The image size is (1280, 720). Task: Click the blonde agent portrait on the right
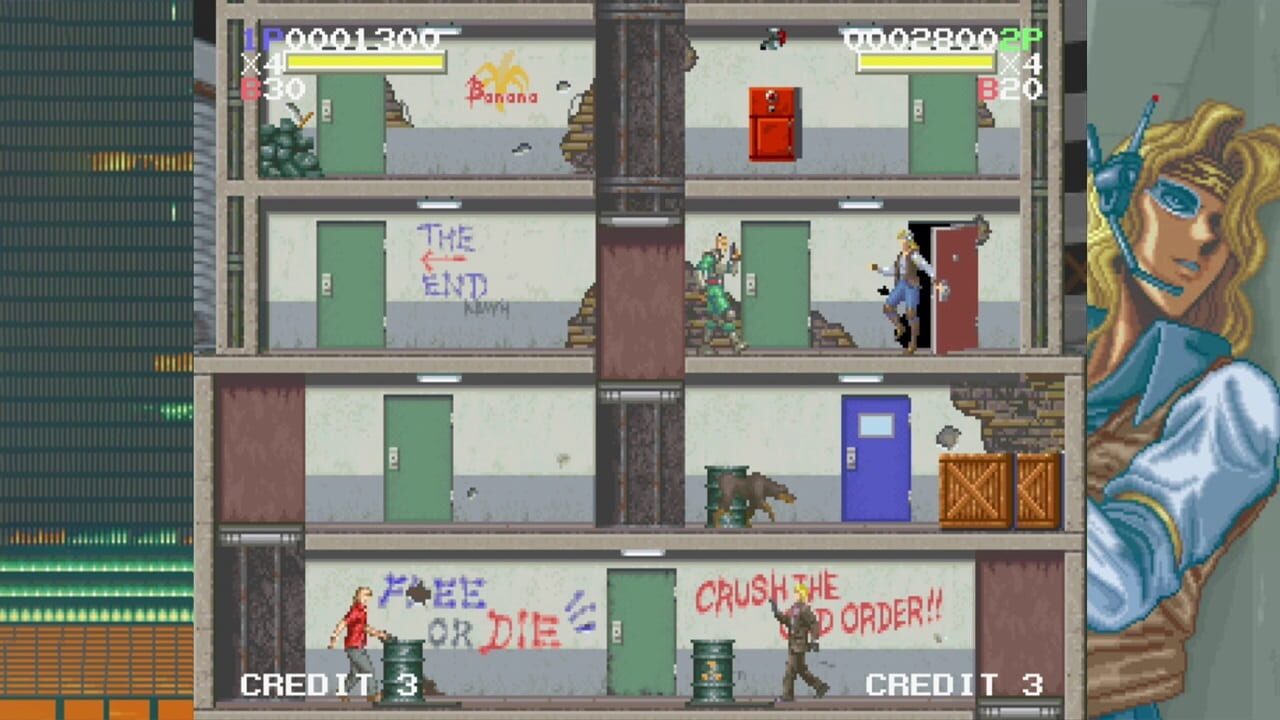coord(1180,200)
